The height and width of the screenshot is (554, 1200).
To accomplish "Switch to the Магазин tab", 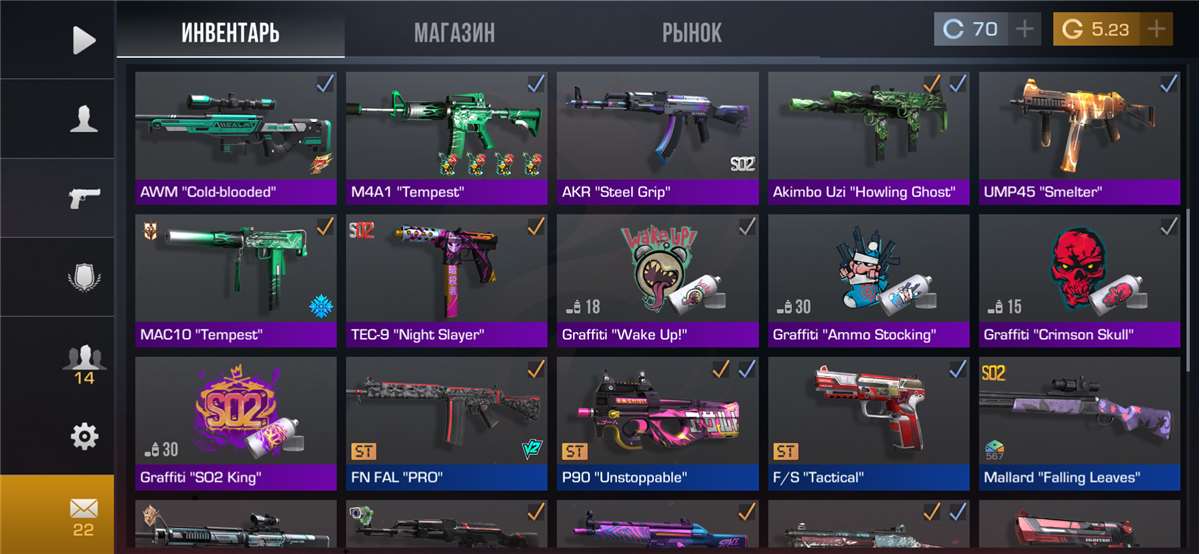I will pyautogui.click(x=454, y=32).
